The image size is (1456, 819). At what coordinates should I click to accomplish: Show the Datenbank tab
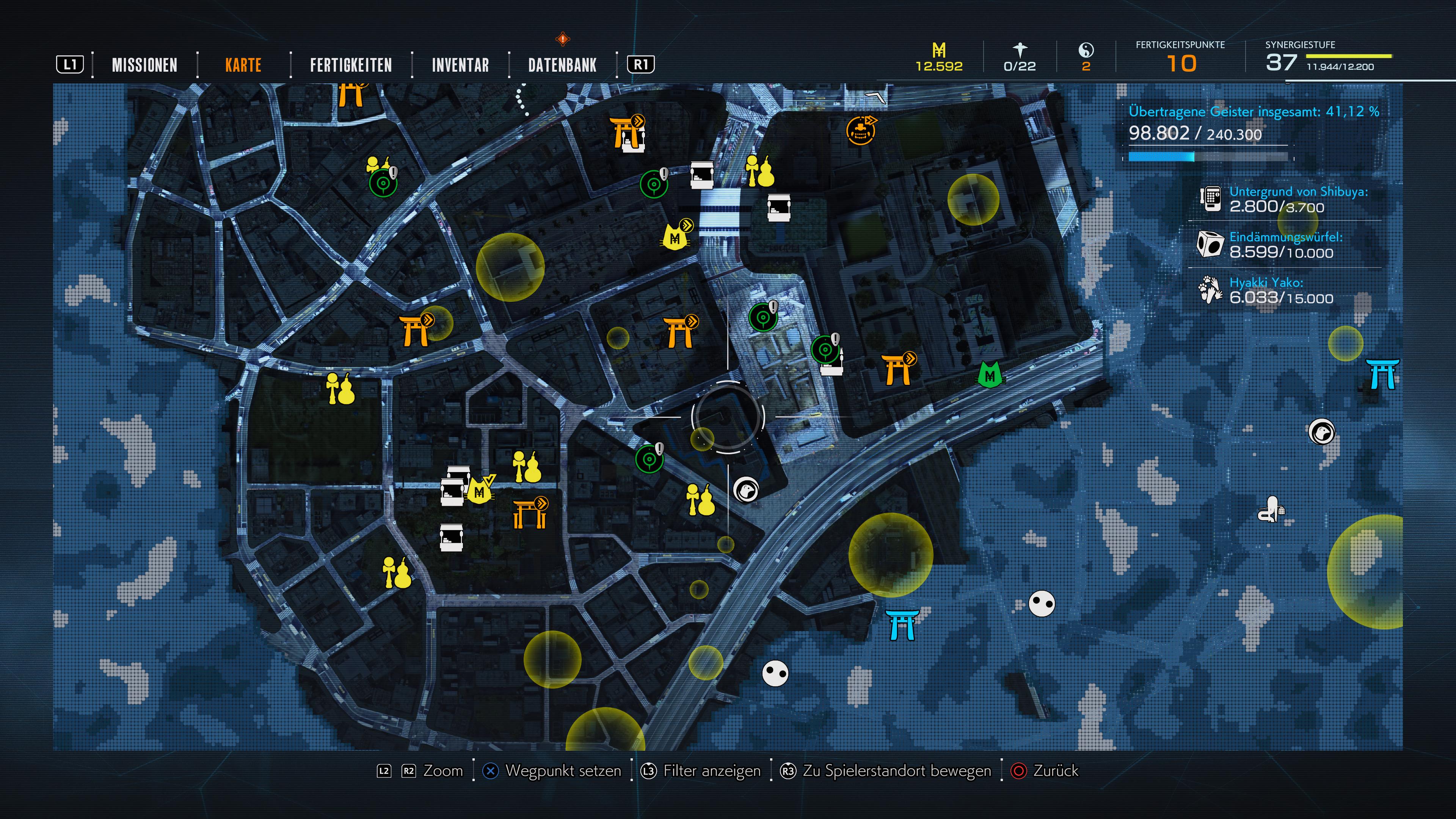point(562,65)
